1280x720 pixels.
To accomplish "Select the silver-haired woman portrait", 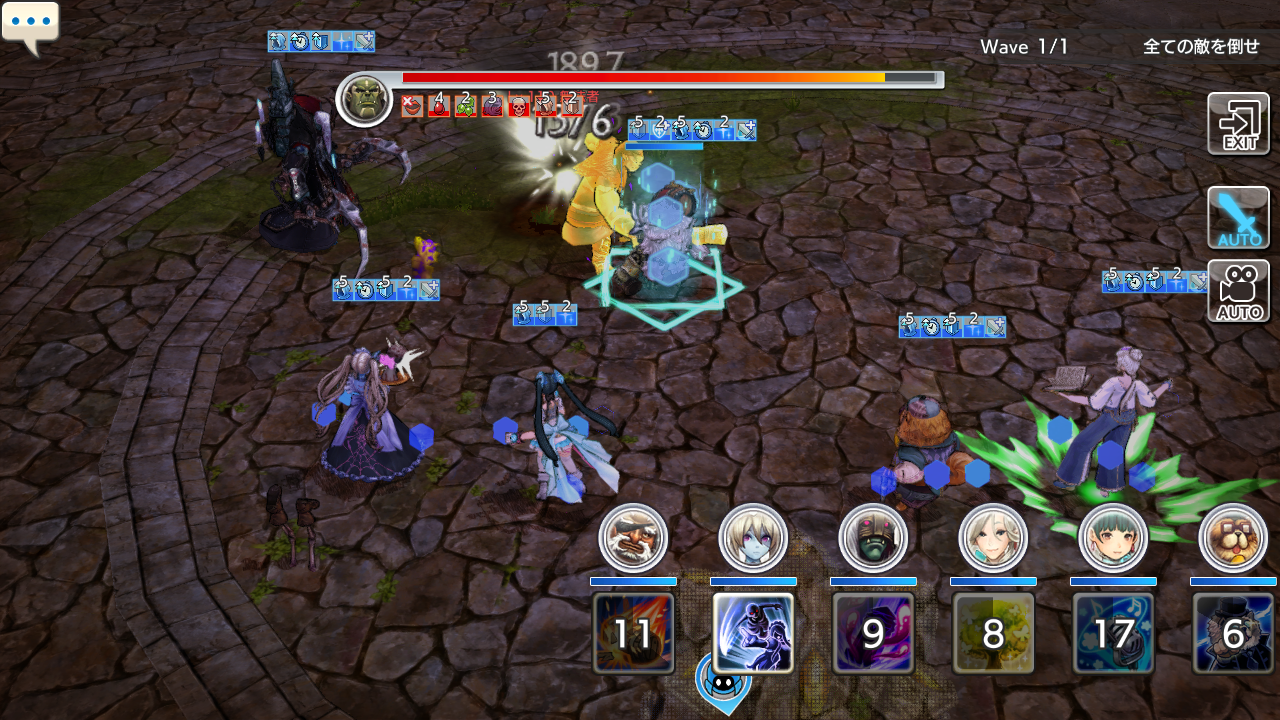I will [x=993, y=538].
